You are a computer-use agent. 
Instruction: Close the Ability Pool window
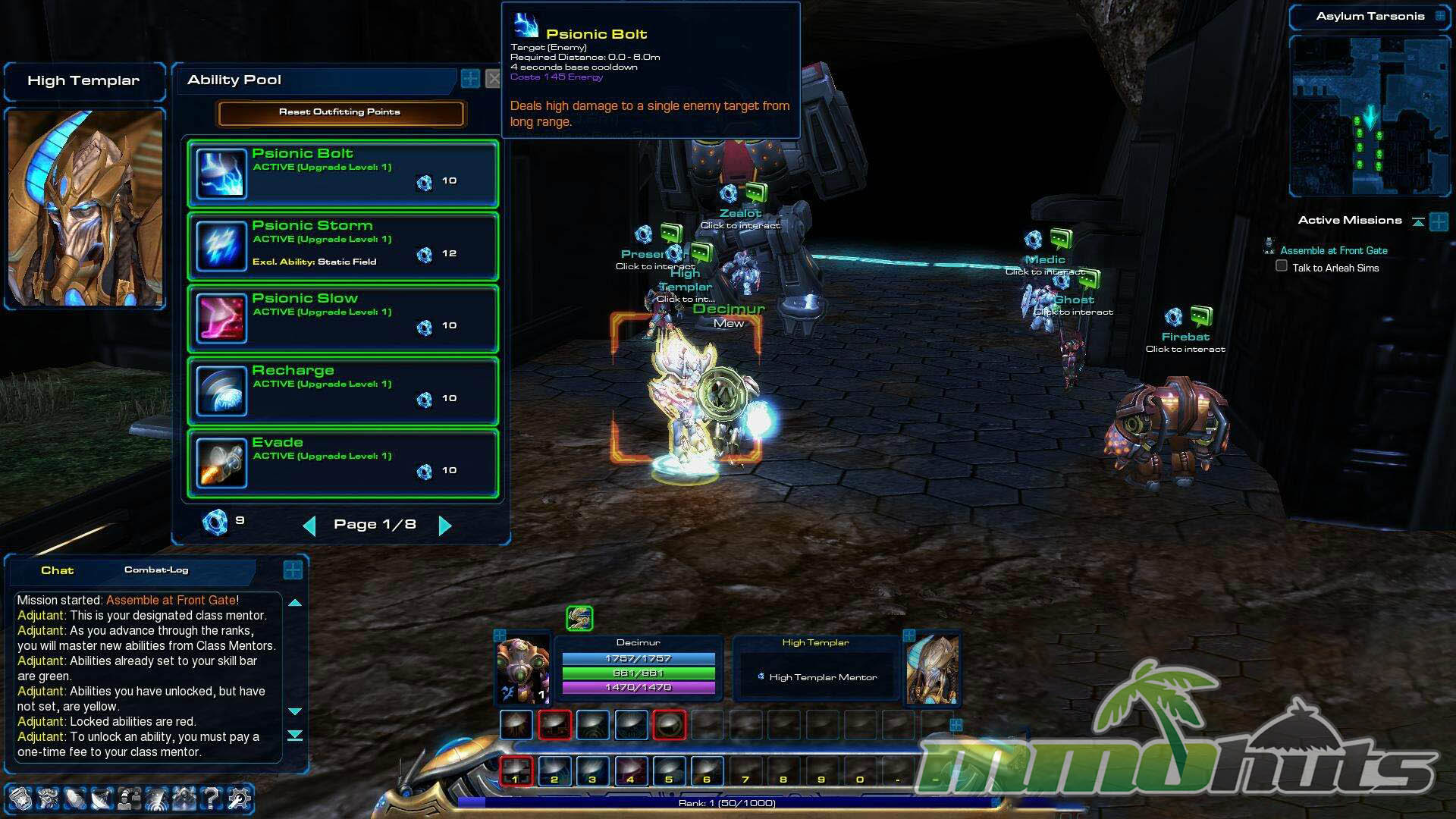pyautogui.click(x=493, y=79)
